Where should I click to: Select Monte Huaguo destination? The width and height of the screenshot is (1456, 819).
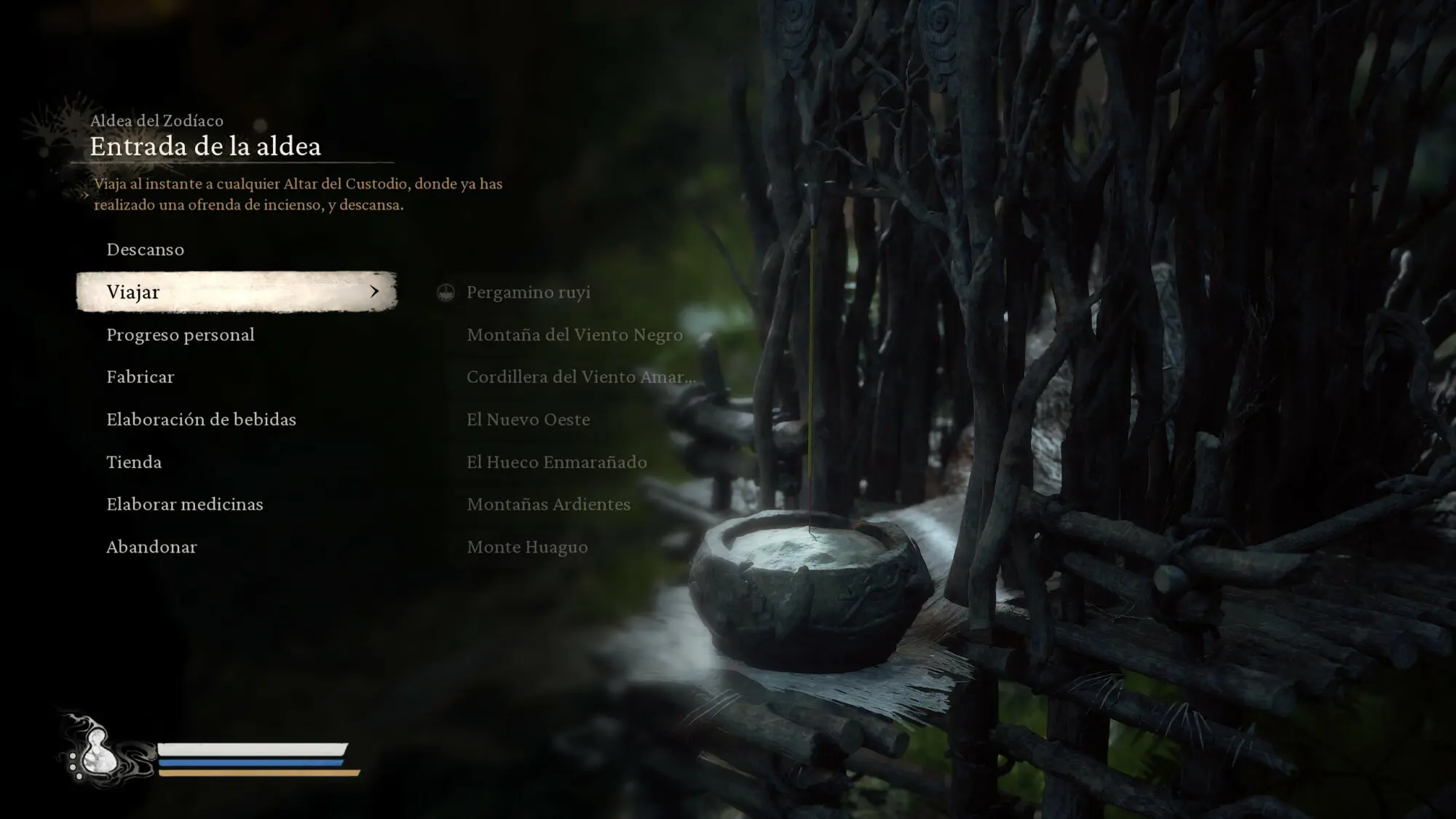click(x=527, y=547)
